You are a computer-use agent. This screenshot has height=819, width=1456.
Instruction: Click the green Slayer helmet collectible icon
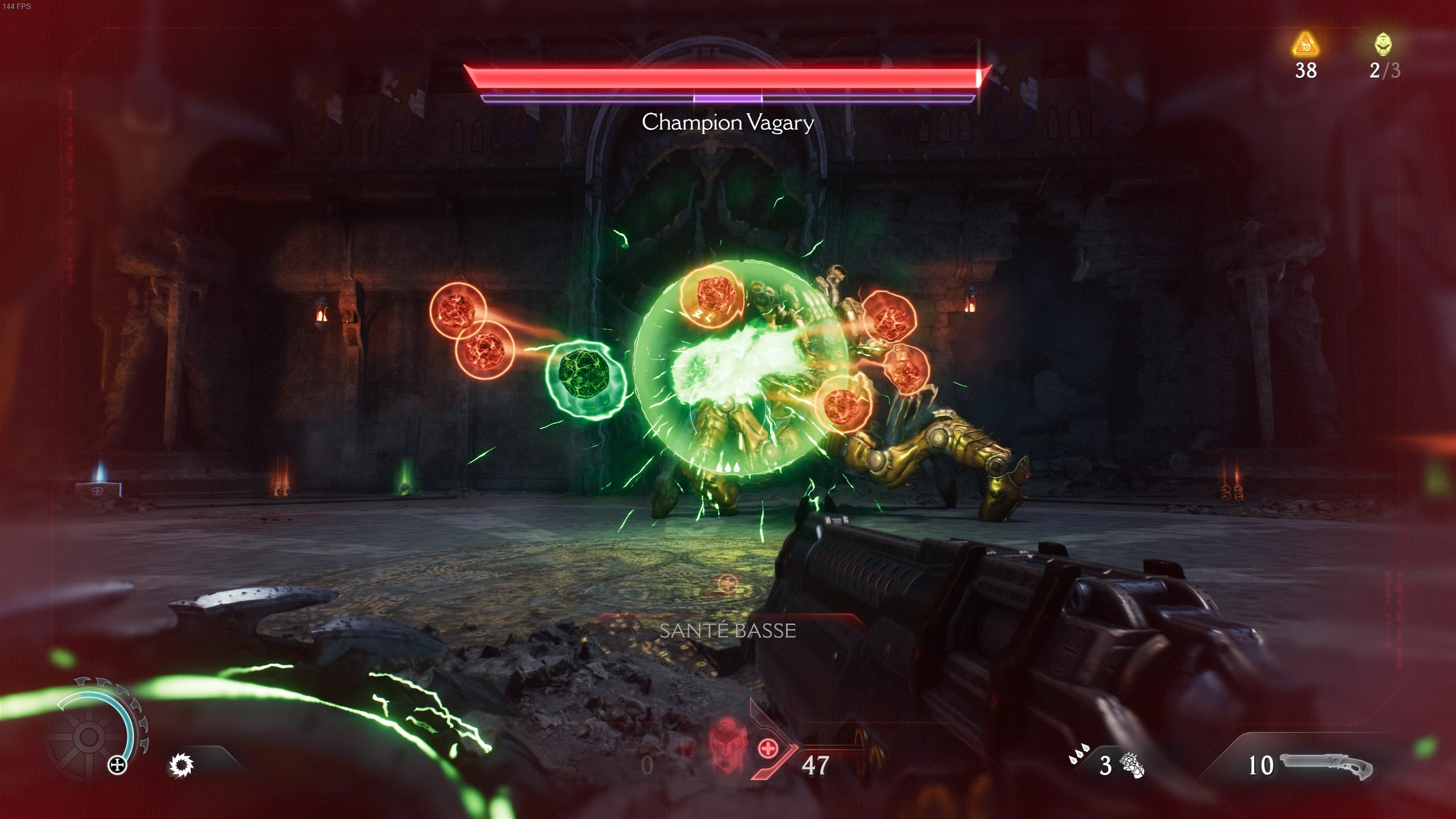click(x=1382, y=44)
